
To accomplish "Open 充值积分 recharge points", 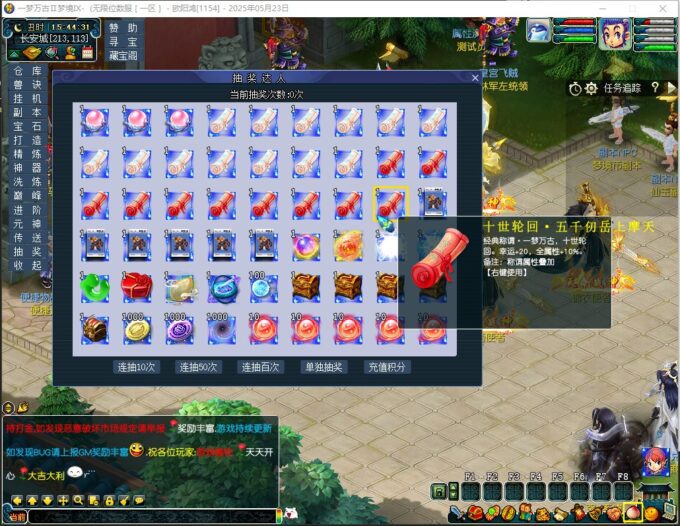I will tap(386, 367).
